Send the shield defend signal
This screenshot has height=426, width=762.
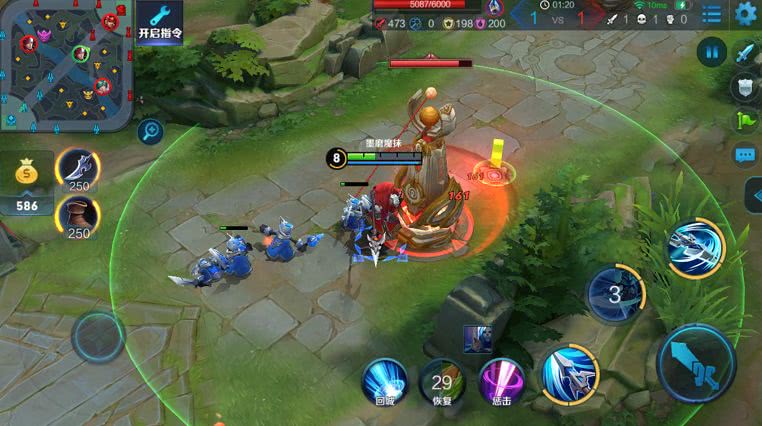click(746, 87)
